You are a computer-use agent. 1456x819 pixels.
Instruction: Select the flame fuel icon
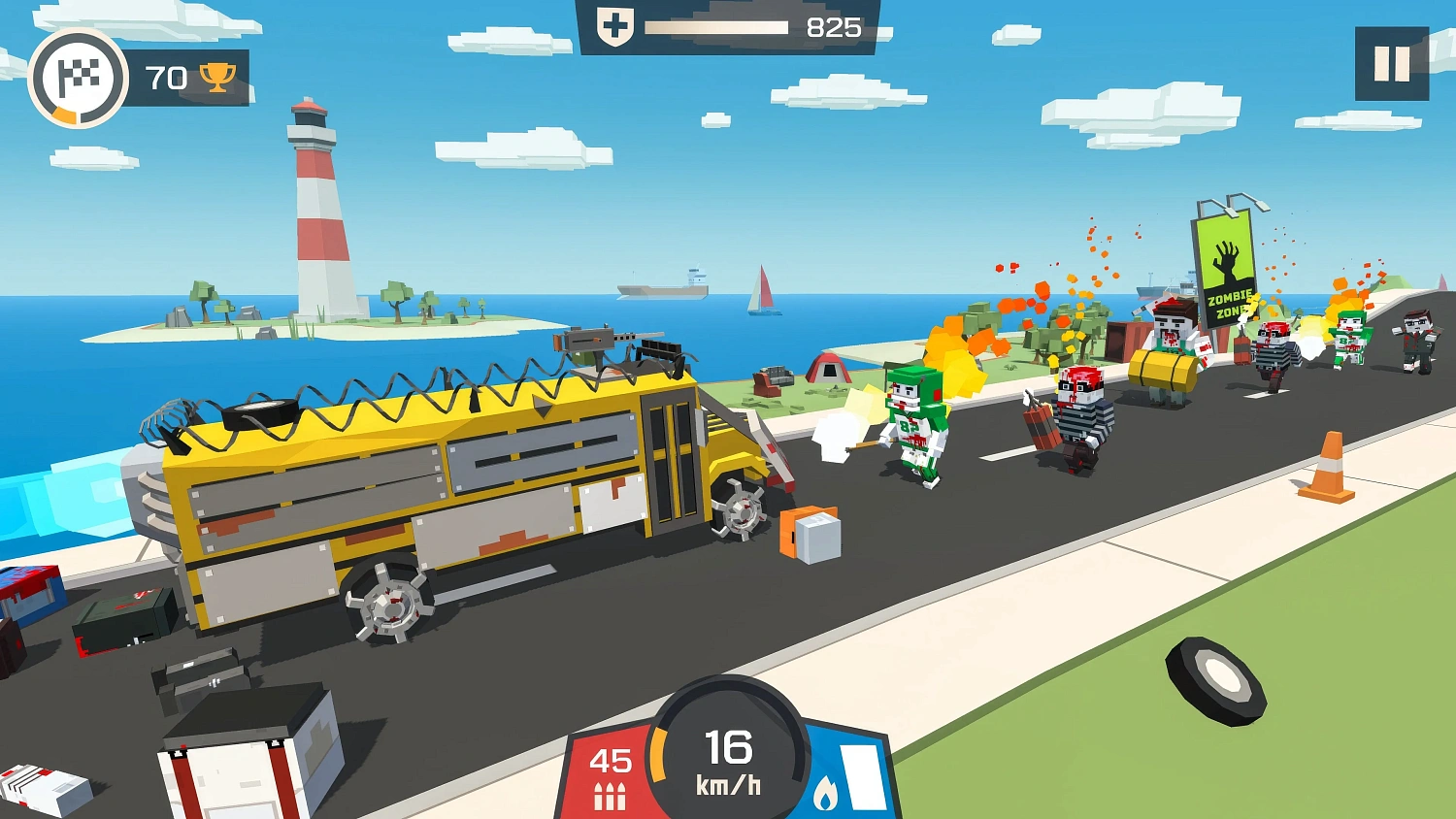point(827,794)
